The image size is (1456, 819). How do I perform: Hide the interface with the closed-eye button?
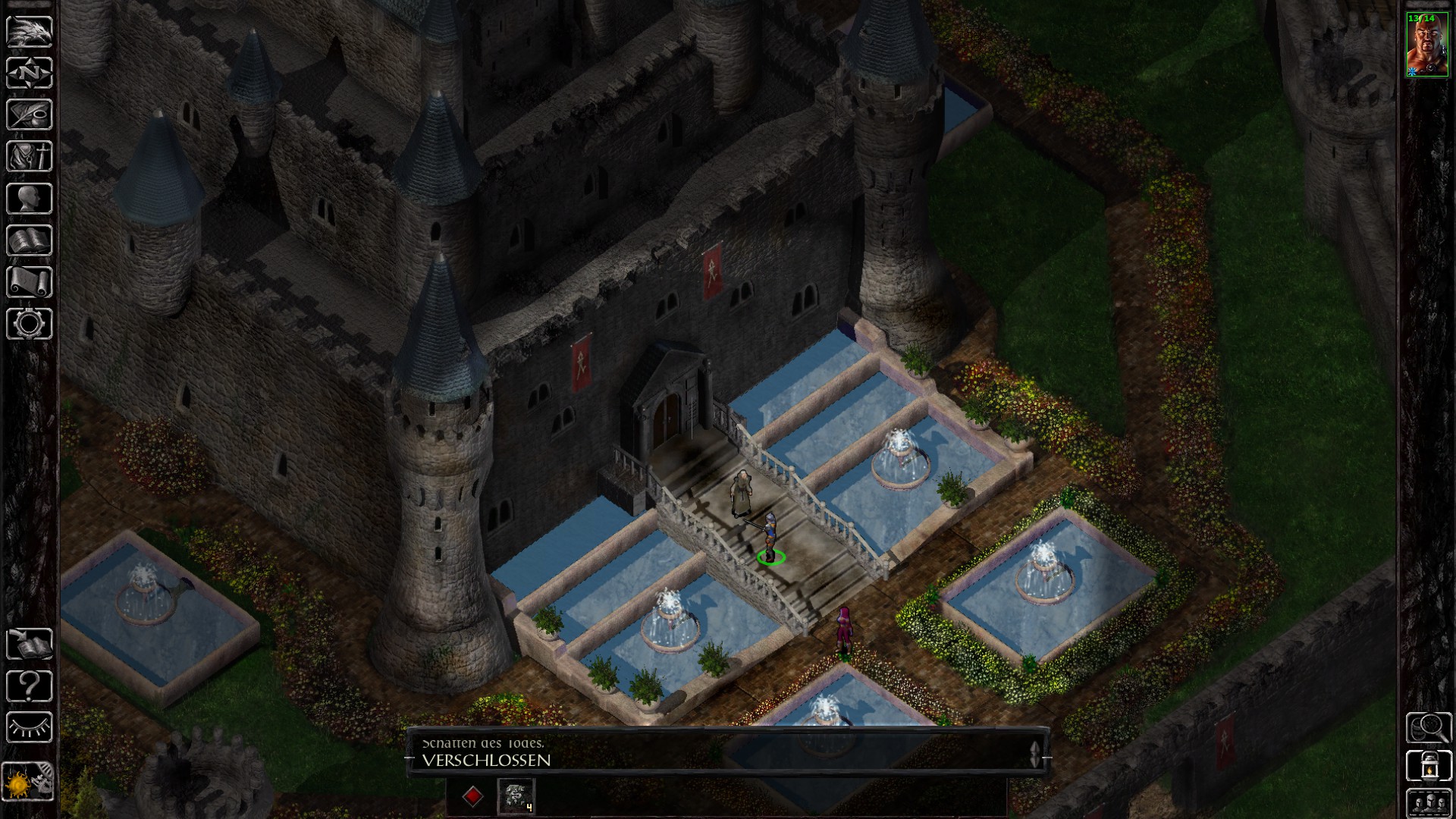click(30, 727)
